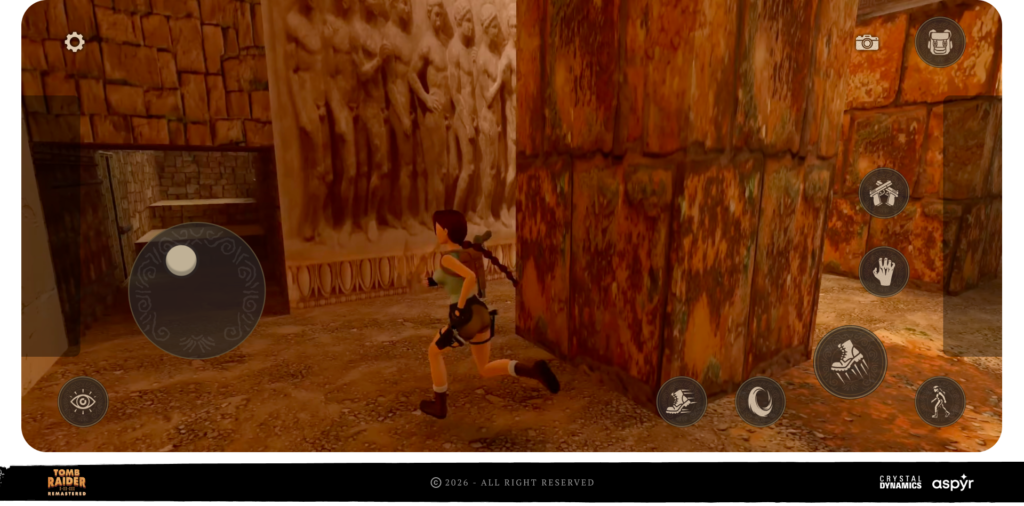This screenshot has width=1024, height=506.
Task: Activate the sprint running-shoe button
Action: coord(682,401)
